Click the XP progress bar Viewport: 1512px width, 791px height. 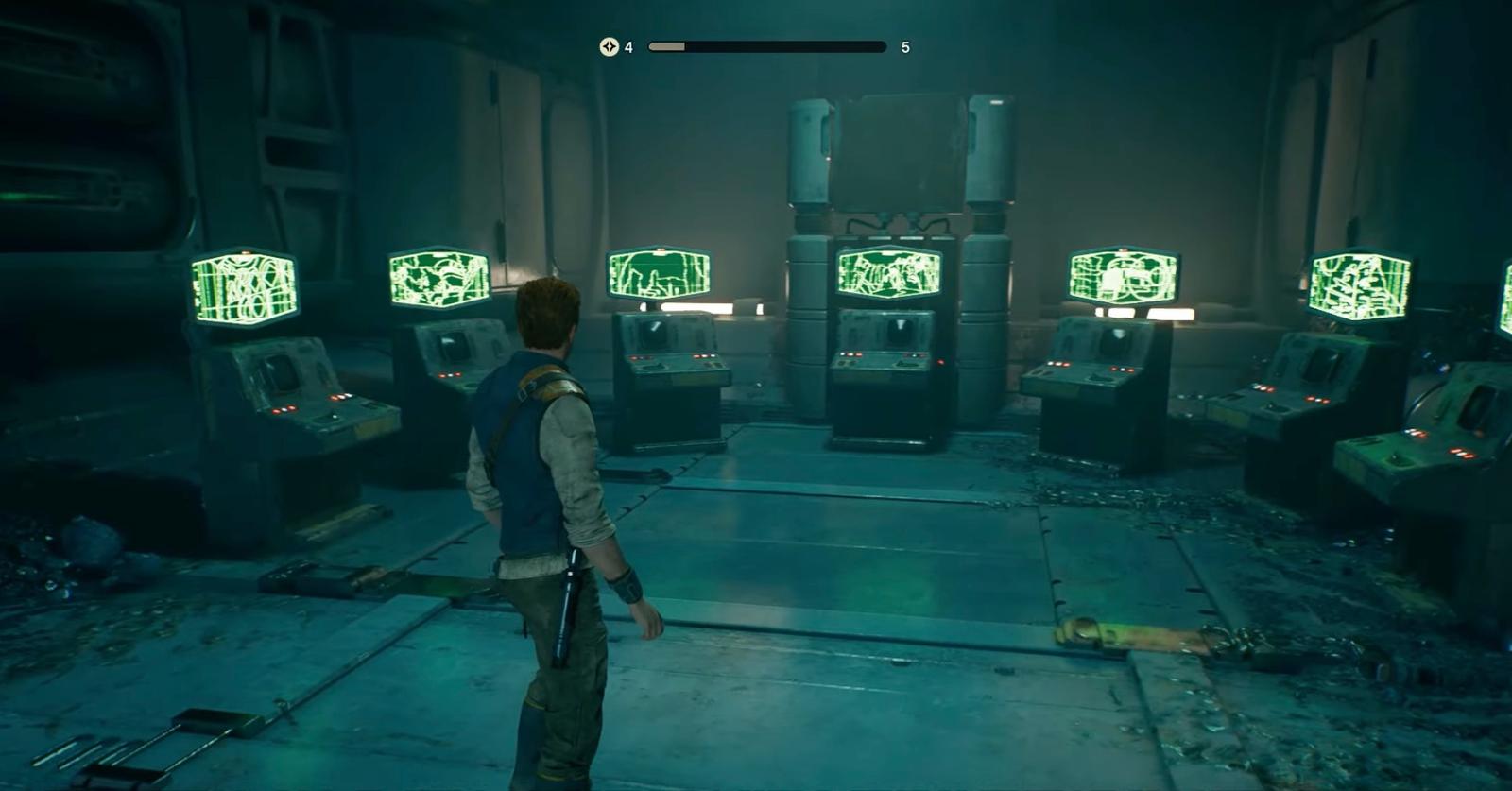click(765, 45)
